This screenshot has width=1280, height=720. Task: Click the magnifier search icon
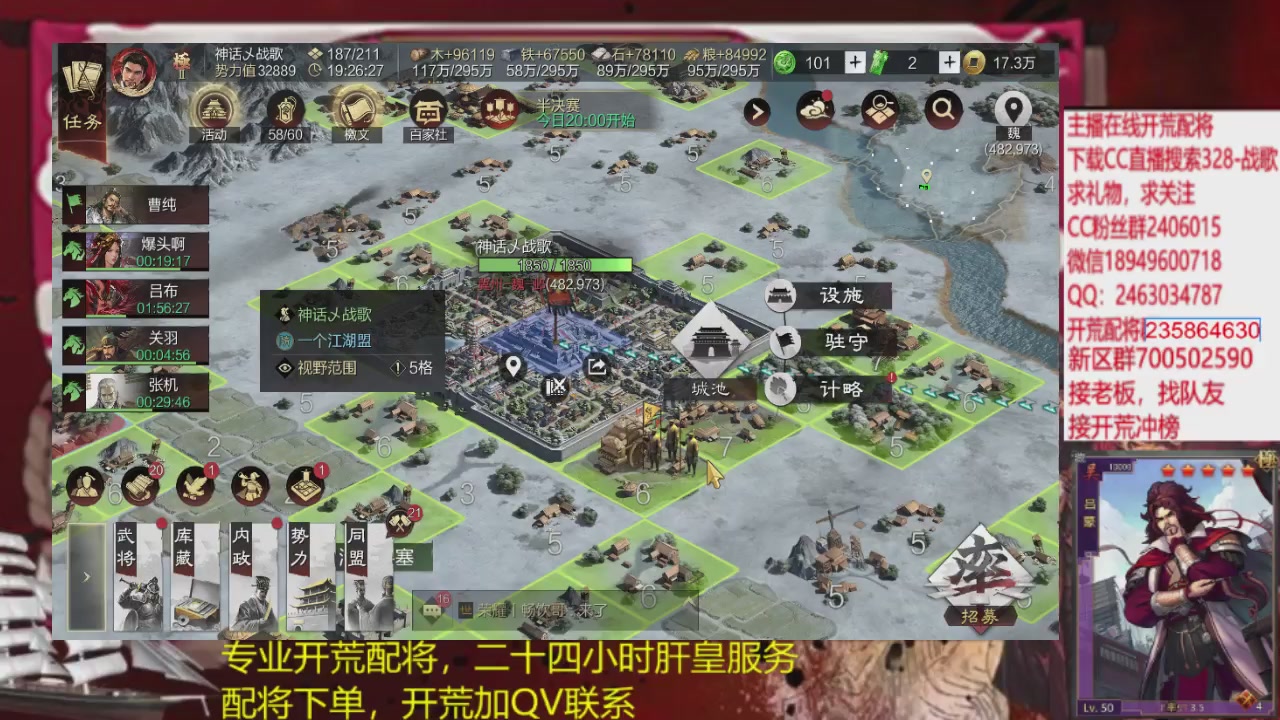(943, 110)
